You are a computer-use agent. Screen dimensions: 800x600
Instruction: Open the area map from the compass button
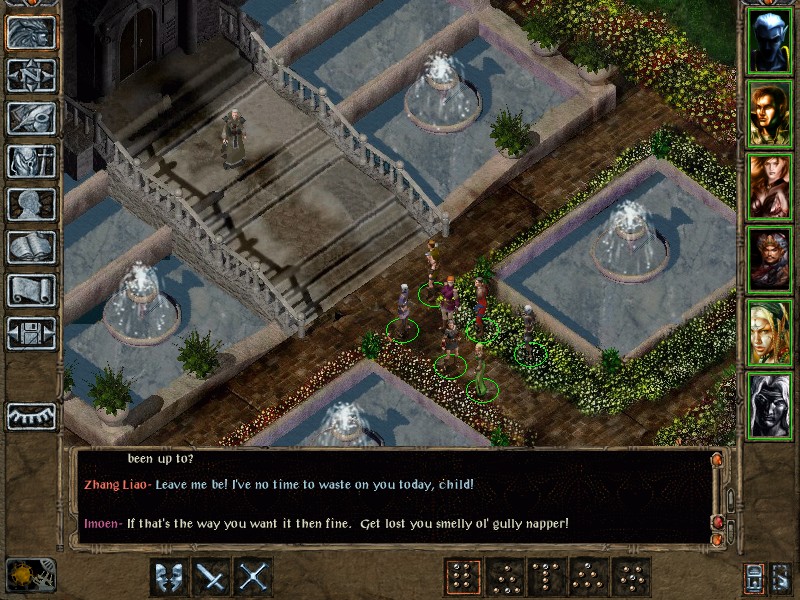pyautogui.click(x=31, y=76)
